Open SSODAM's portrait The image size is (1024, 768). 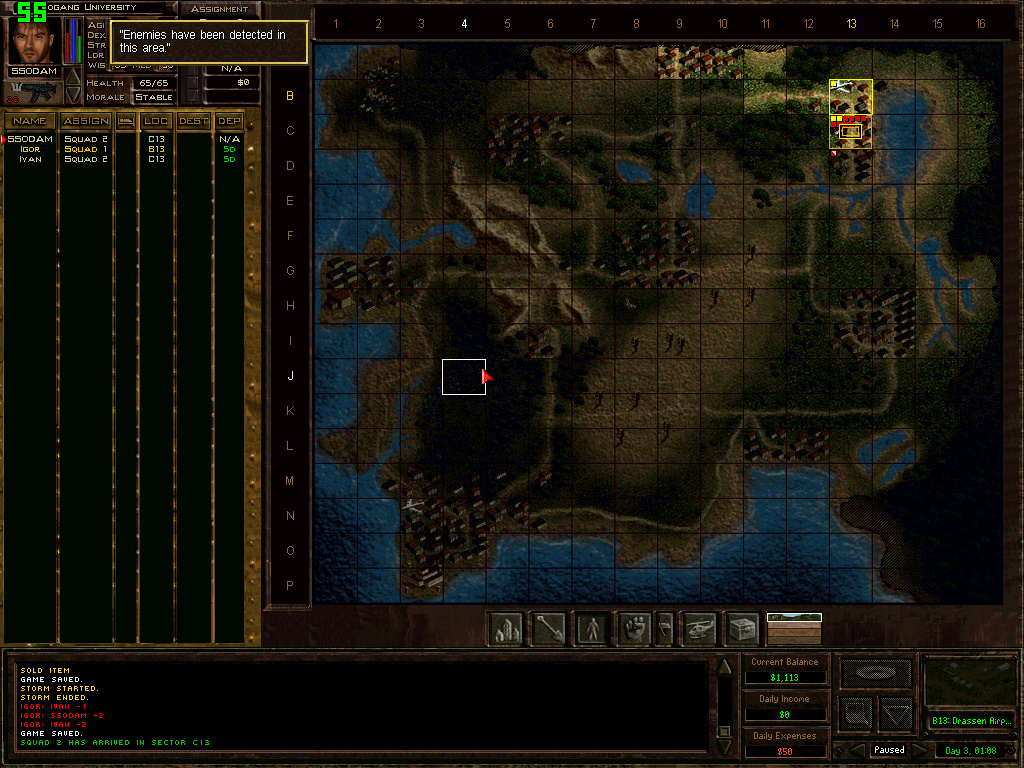pos(34,42)
